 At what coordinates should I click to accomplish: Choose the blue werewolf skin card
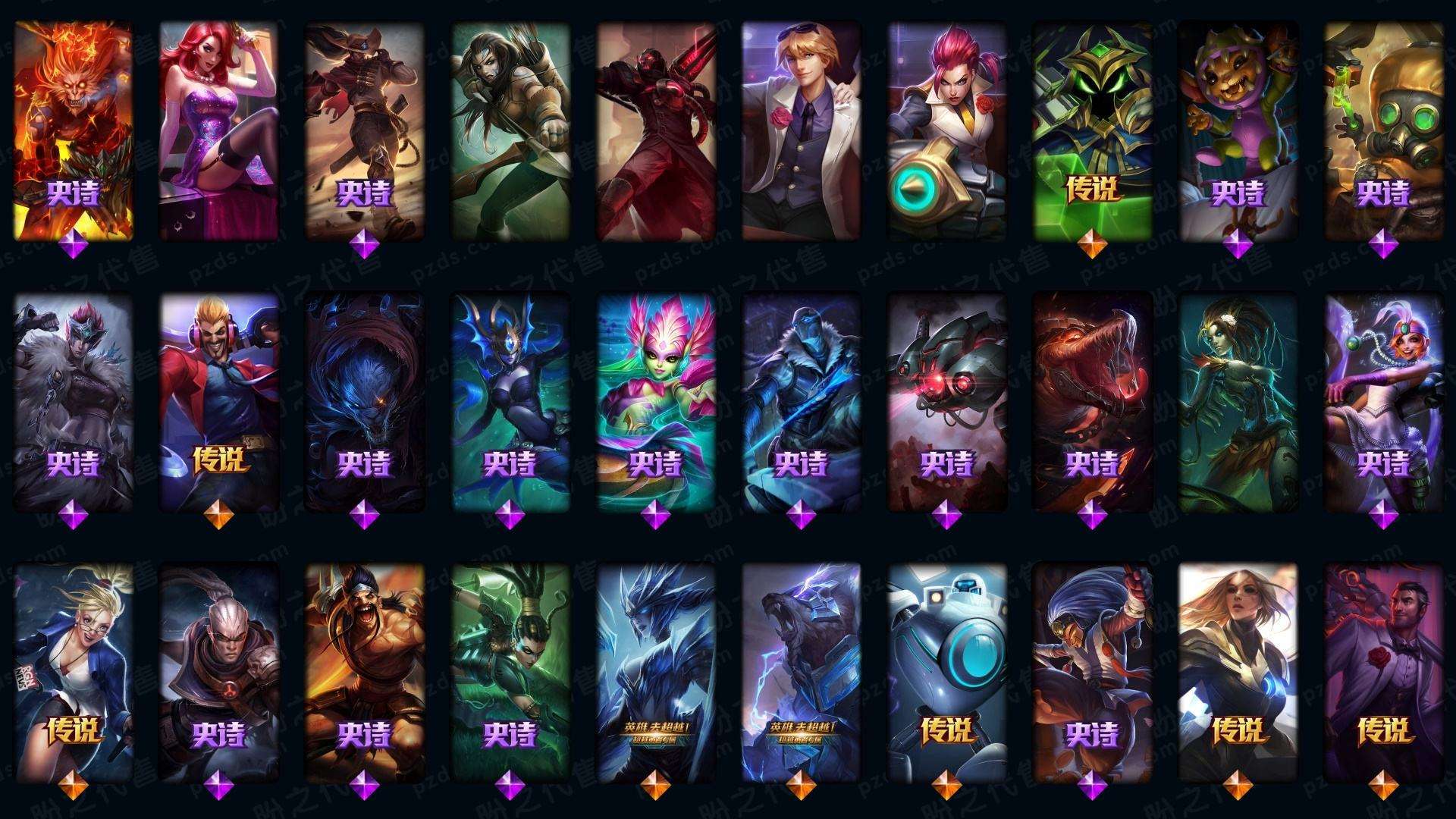(x=364, y=402)
